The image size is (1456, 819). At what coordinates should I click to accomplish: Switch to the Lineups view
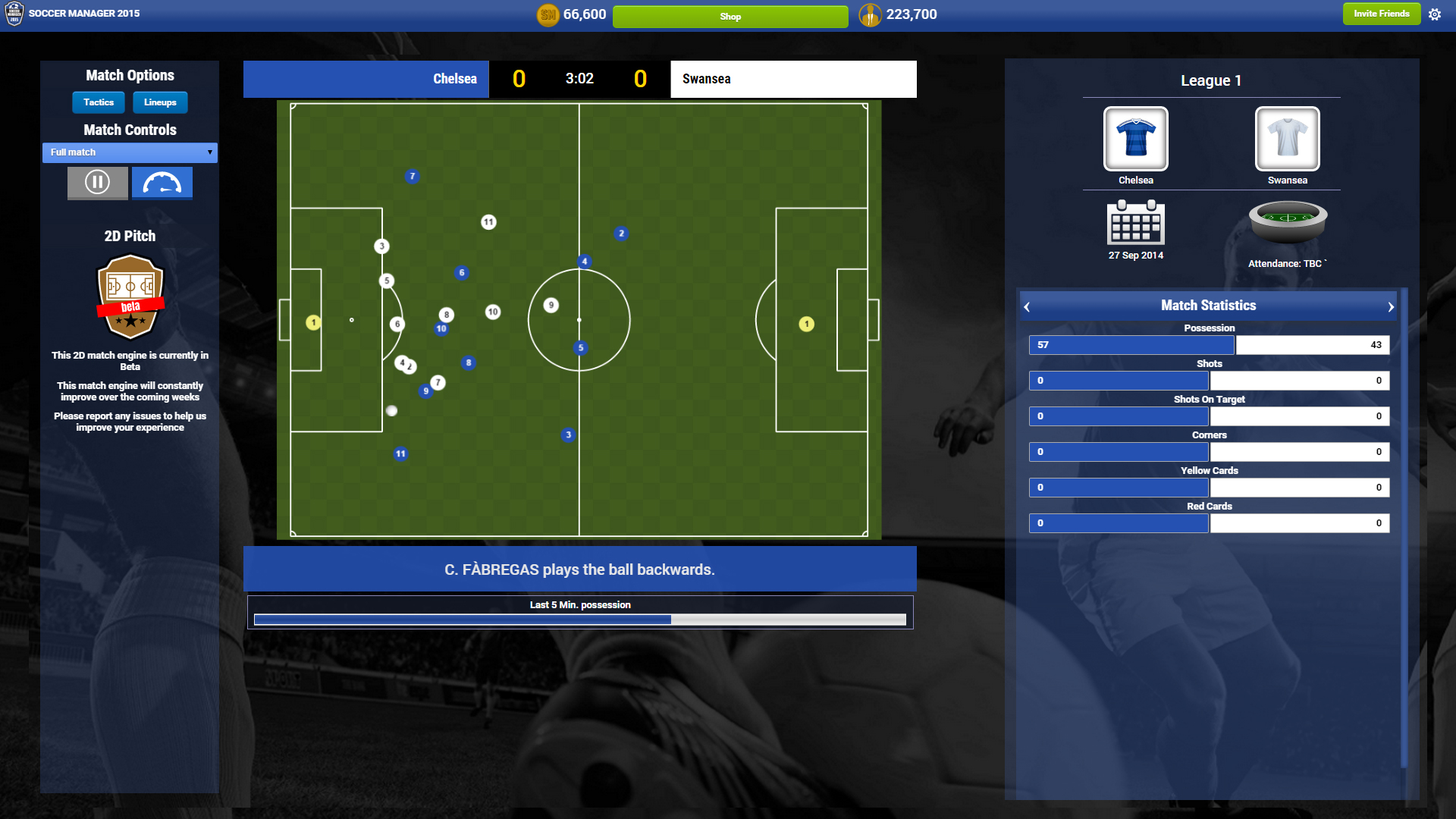(159, 102)
